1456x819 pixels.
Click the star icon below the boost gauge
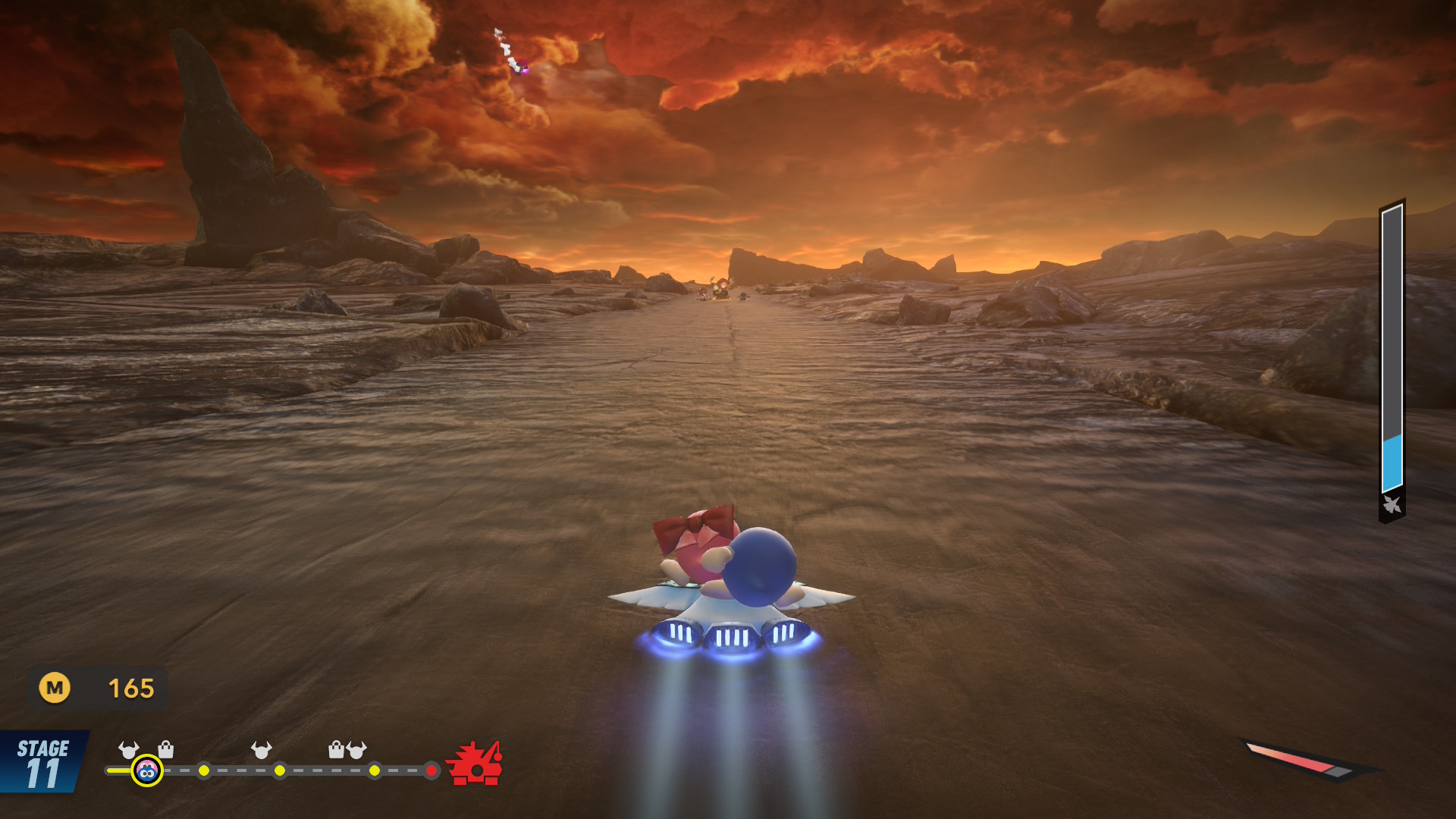tap(1392, 504)
